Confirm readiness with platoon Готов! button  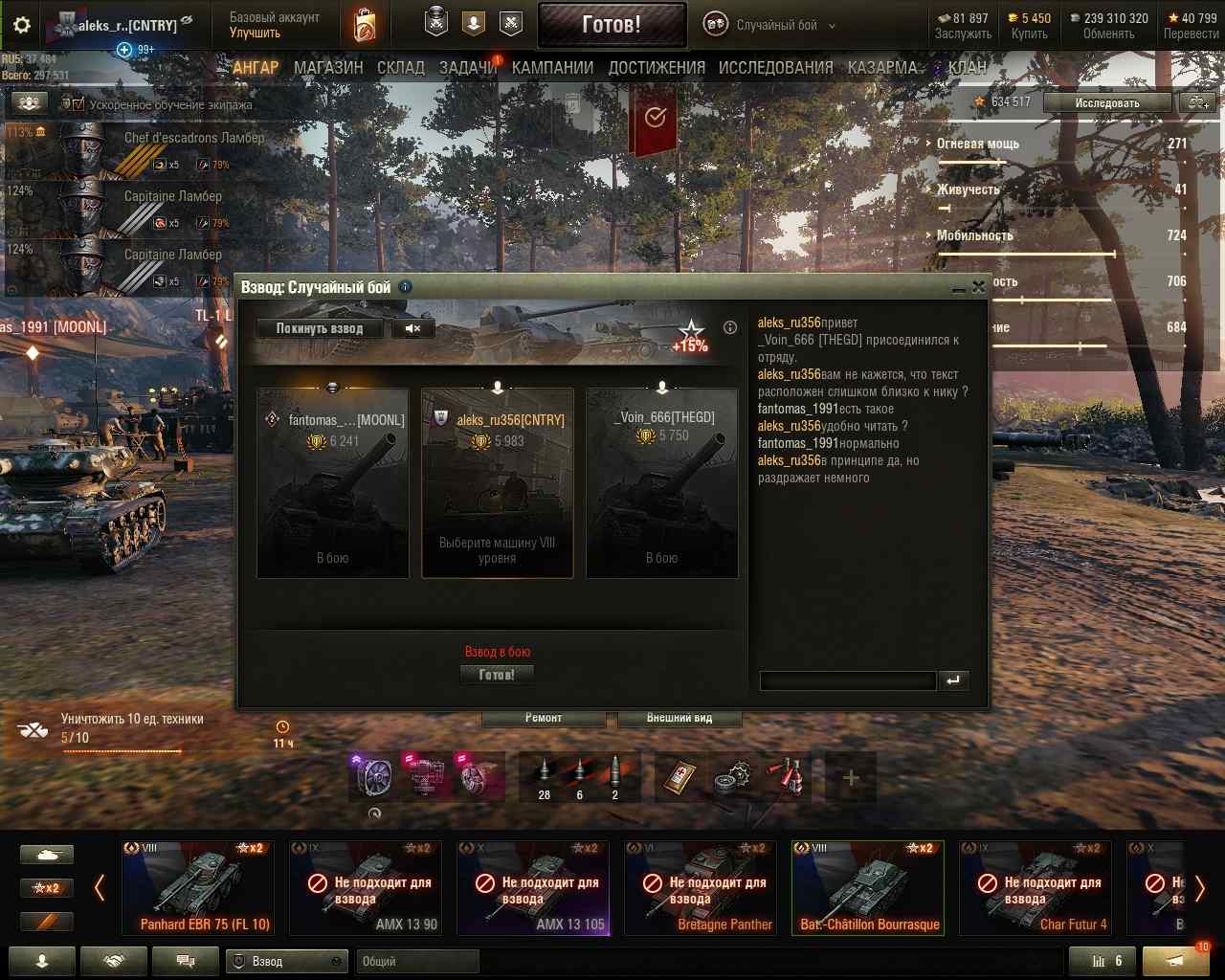pyautogui.click(x=497, y=675)
